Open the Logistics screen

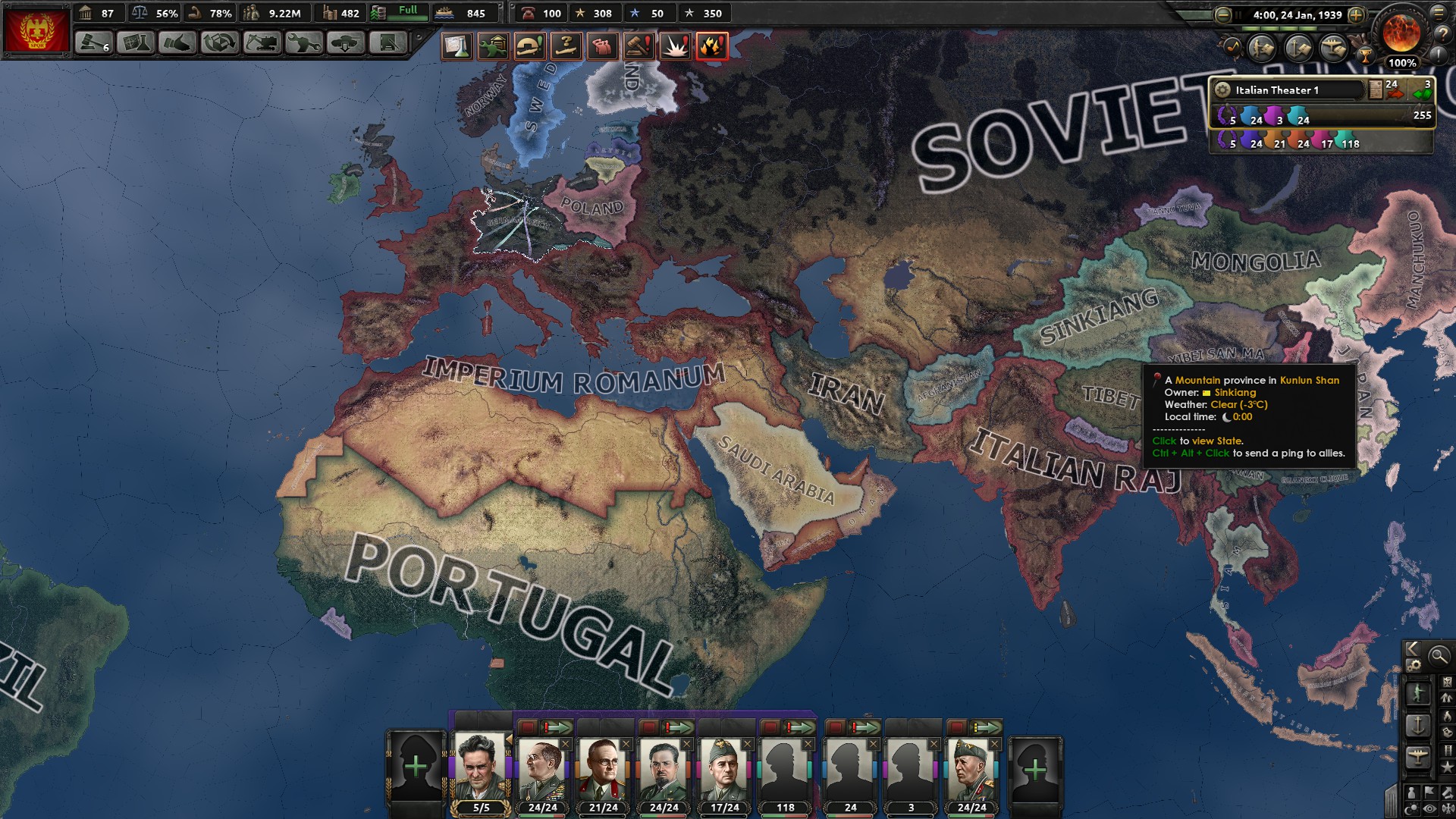click(x=388, y=43)
